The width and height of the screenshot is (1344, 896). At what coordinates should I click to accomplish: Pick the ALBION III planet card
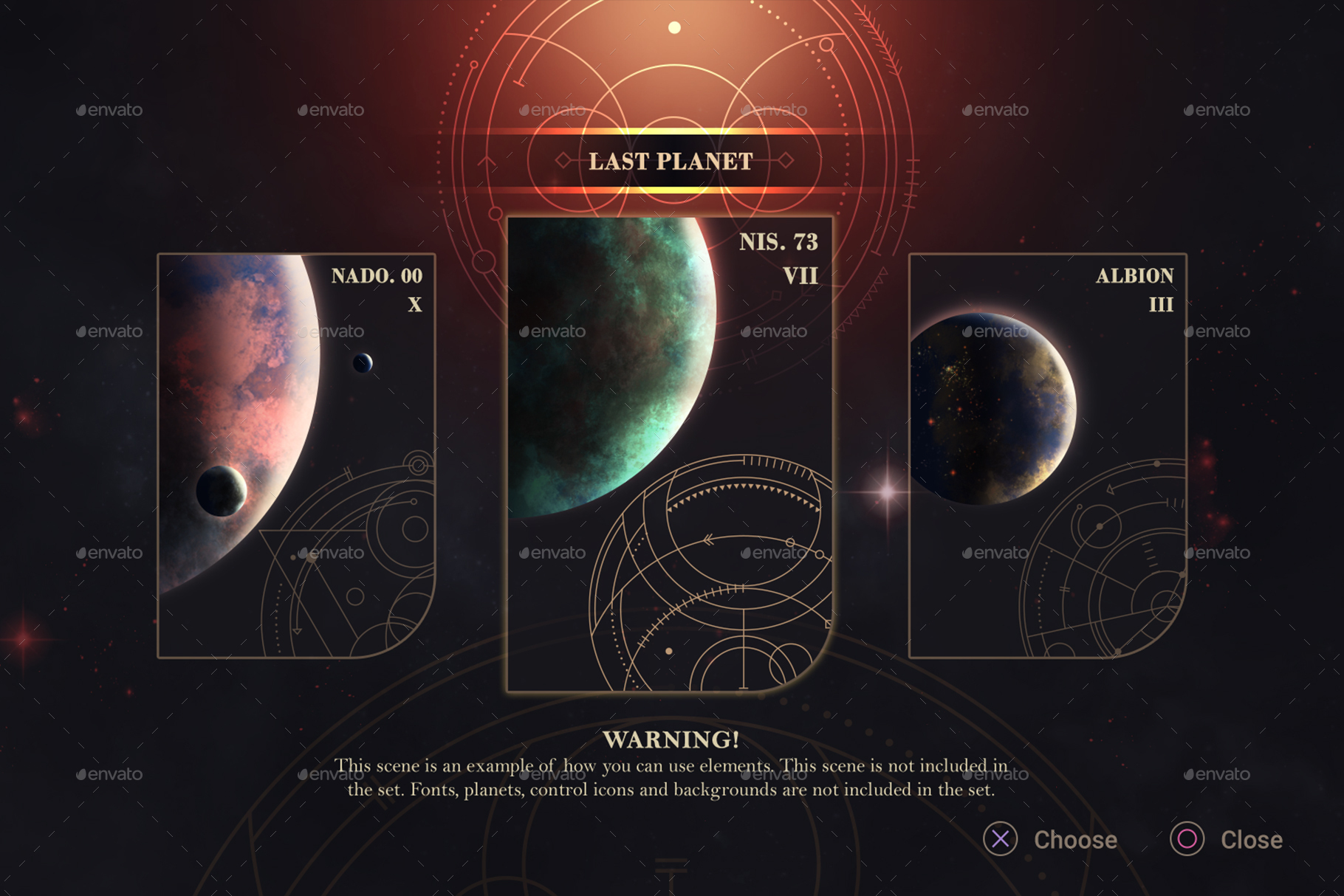click(x=1047, y=455)
